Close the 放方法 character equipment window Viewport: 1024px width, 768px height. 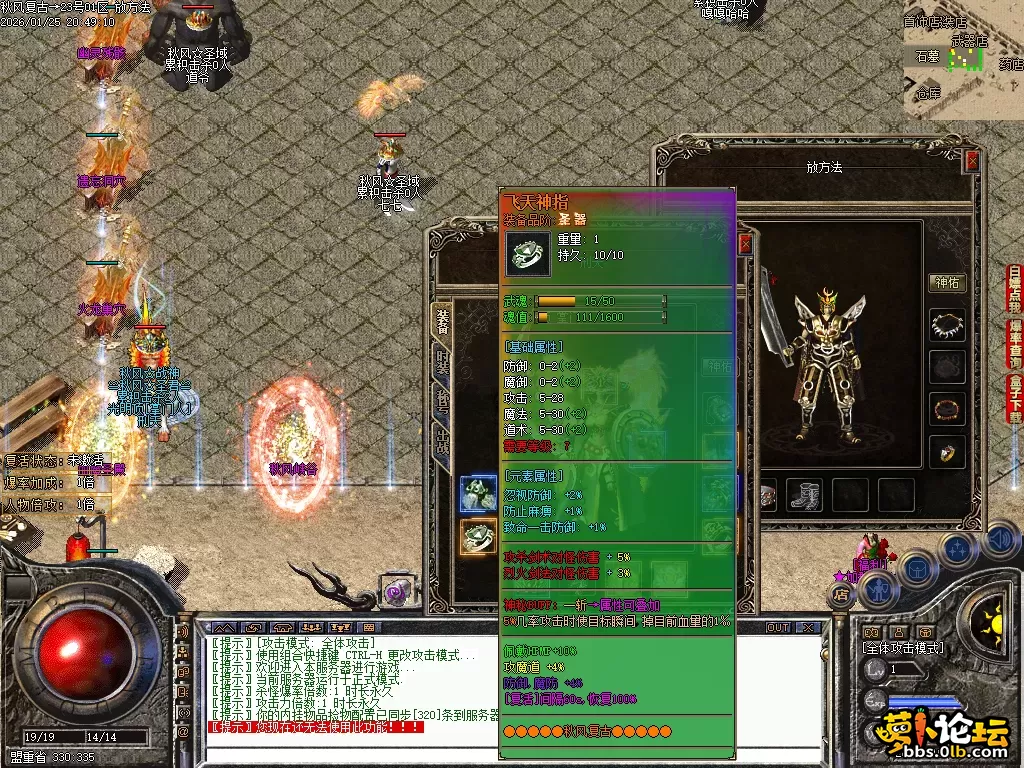[972, 161]
